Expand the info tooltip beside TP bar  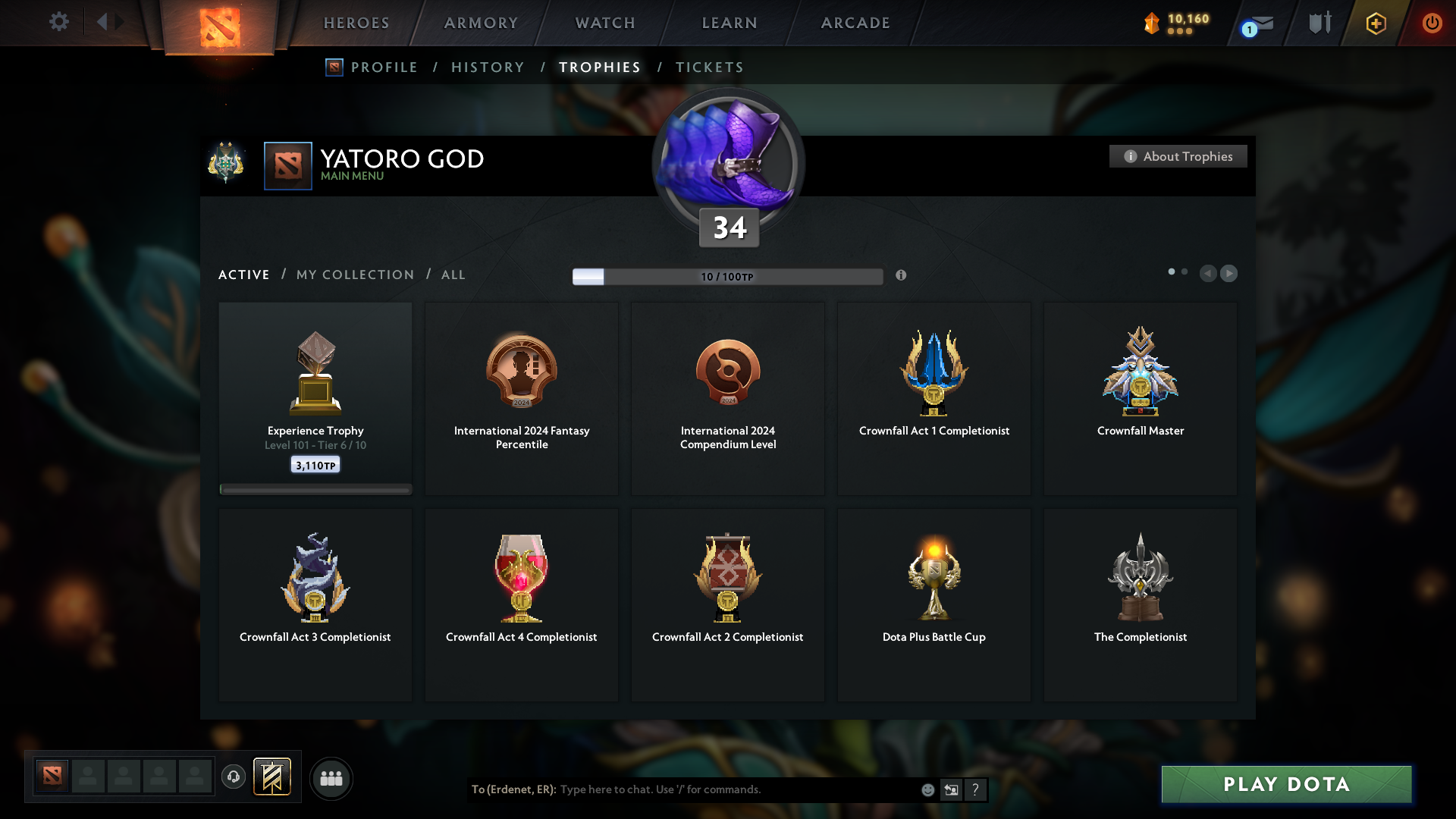pos(902,276)
